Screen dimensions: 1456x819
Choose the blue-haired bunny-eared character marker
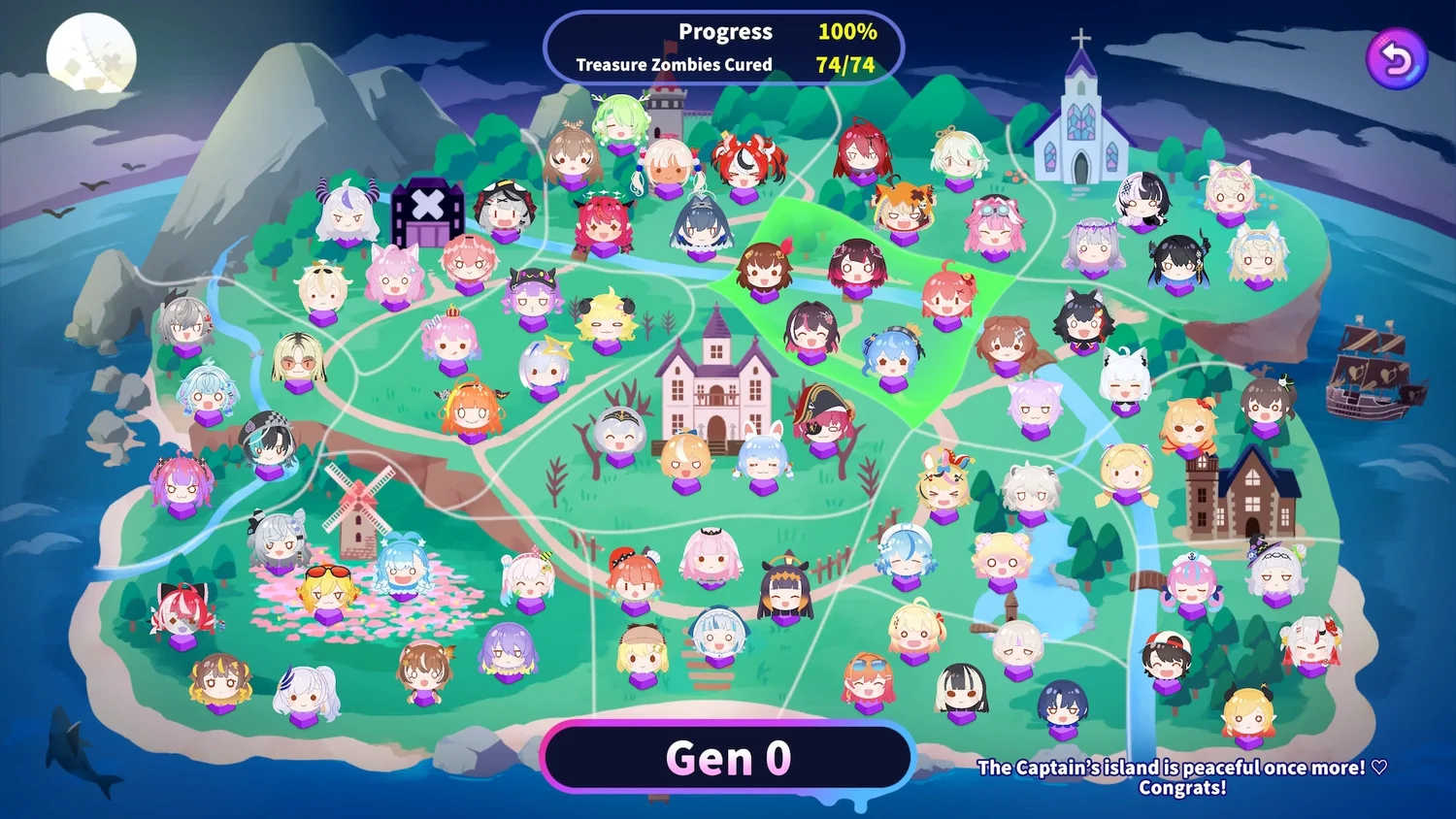pyautogui.click(x=761, y=455)
